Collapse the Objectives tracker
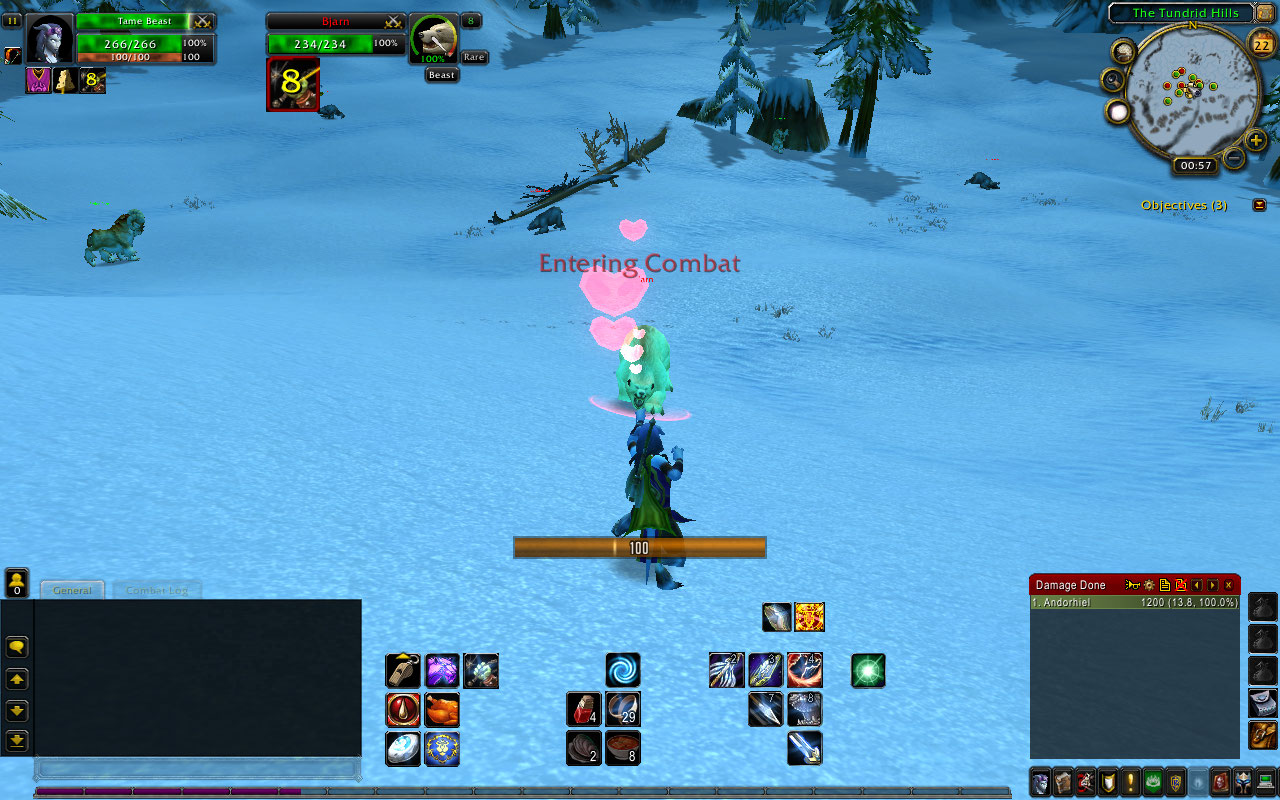Viewport: 1280px width, 800px height. tap(1259, 205)
